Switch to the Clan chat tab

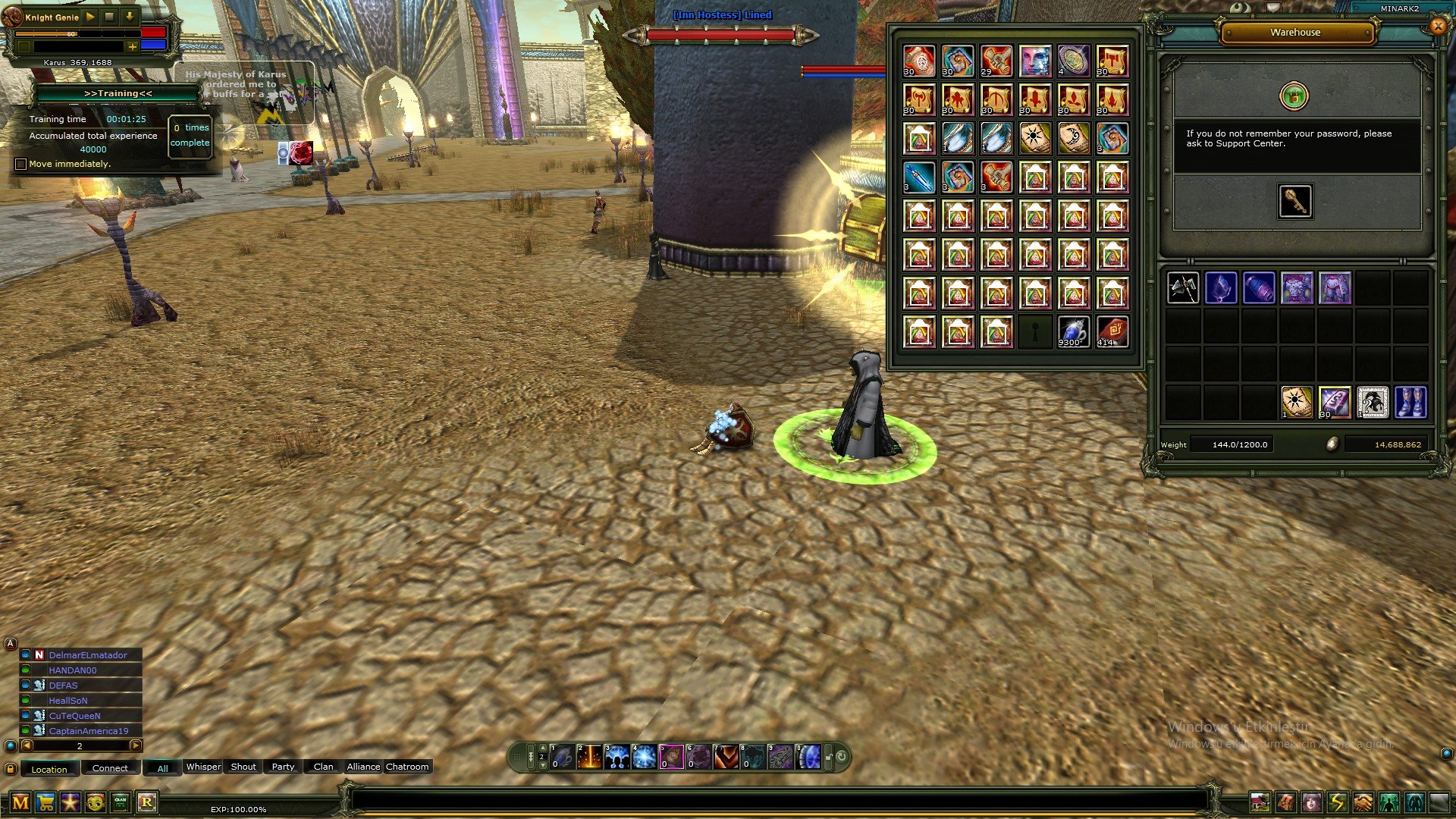(323, 767)
